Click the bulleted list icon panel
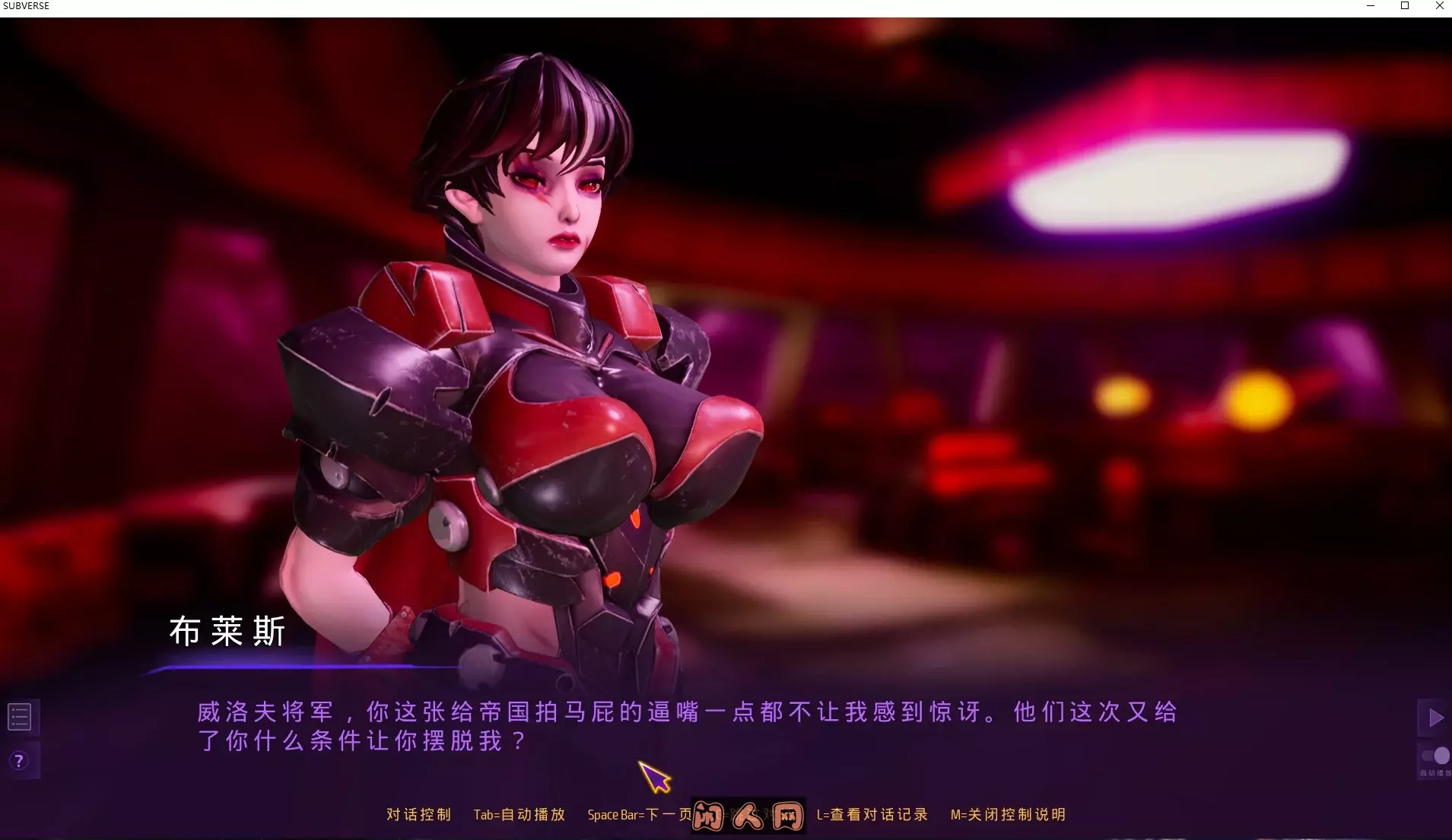This screenshot has width=1452, height=840. (20, 715)
